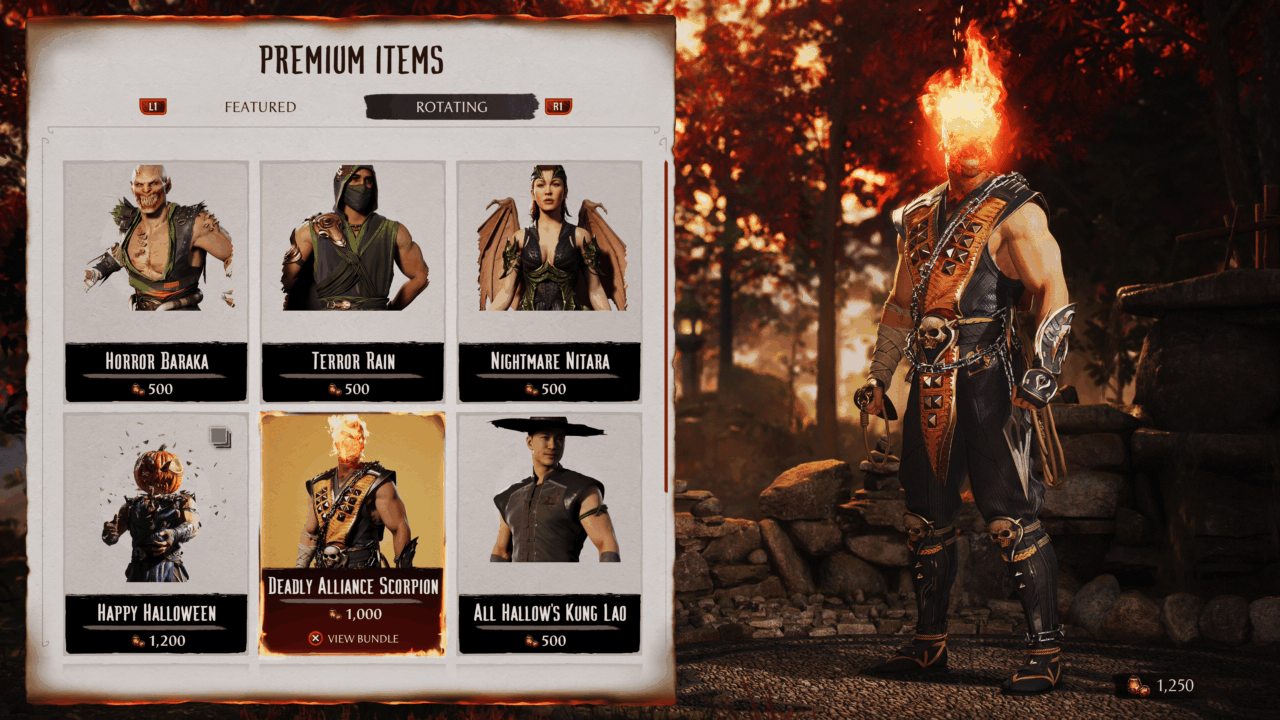Select the Terror Rain skin
Screen dimensions: 1280x720
click(x=352, y=280)
